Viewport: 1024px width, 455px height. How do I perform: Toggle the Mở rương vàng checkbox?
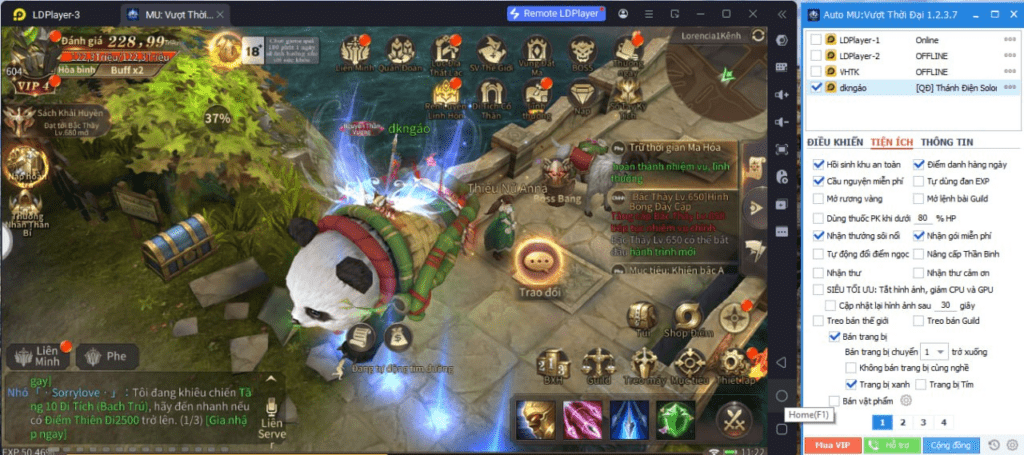click(819, 199)
